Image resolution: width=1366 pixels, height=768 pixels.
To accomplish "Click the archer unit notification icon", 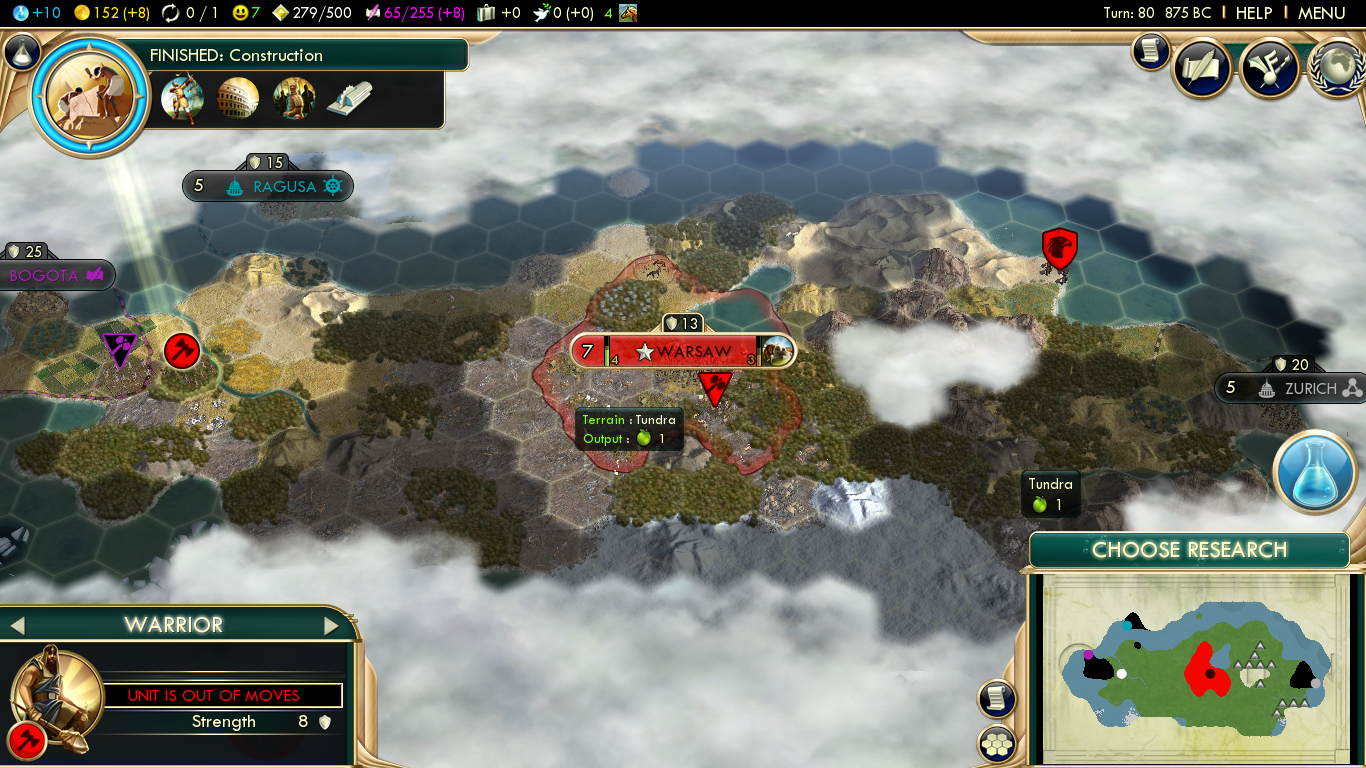I will click(182, 98).
